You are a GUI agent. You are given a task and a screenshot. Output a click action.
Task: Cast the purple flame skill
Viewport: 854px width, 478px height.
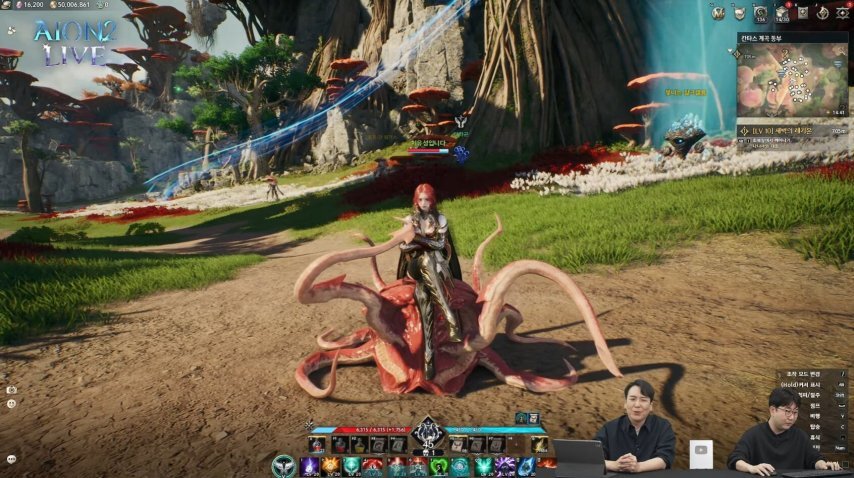tap(310, 466)
